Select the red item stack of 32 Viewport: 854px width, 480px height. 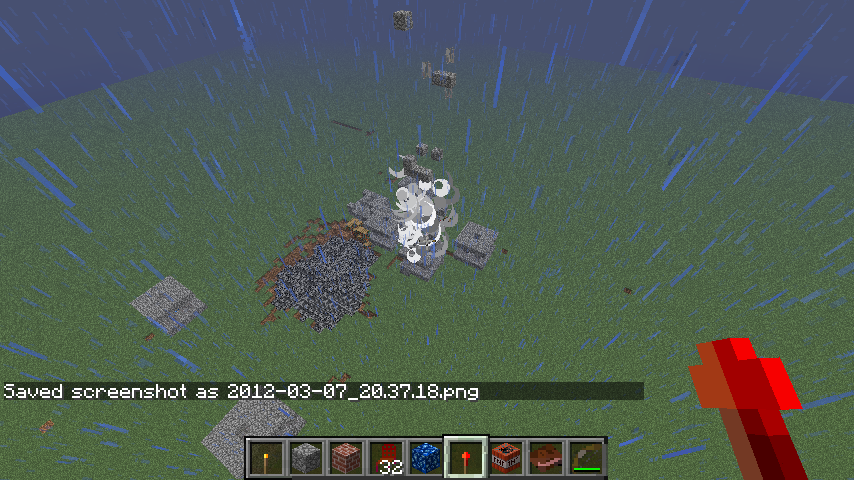pos(386,458)
